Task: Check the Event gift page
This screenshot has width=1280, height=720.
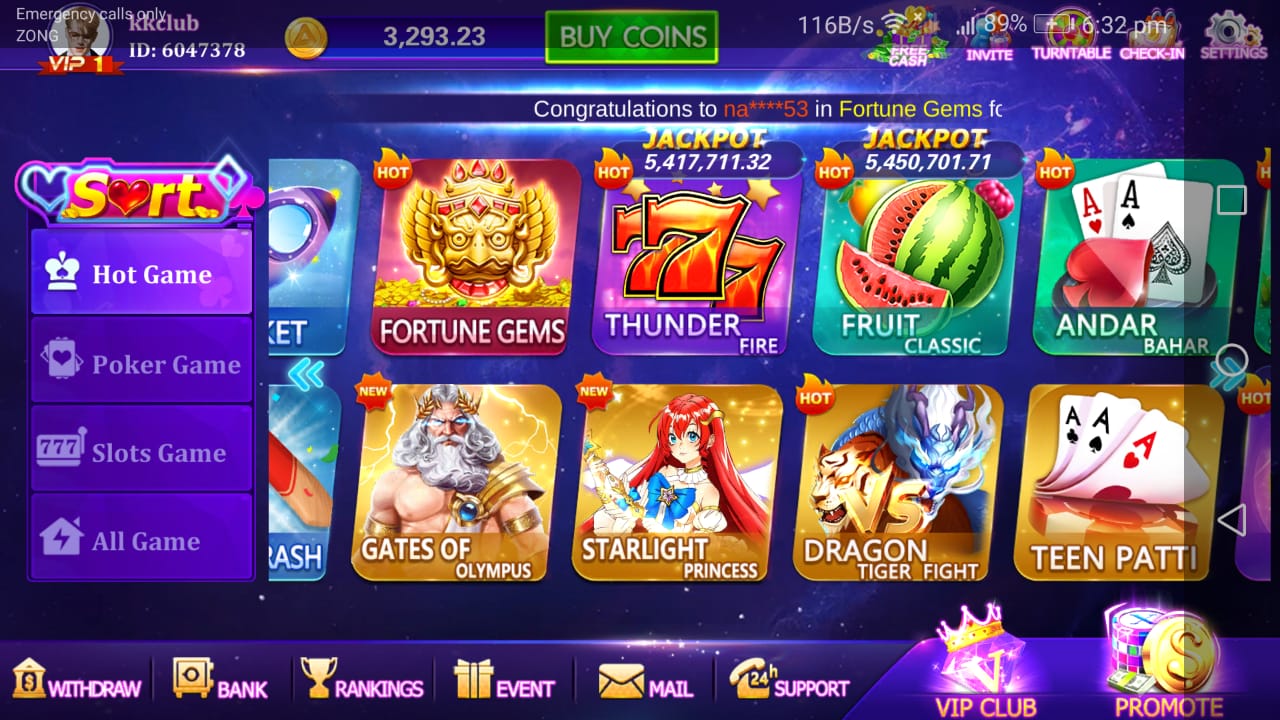Action: (503, 680)
